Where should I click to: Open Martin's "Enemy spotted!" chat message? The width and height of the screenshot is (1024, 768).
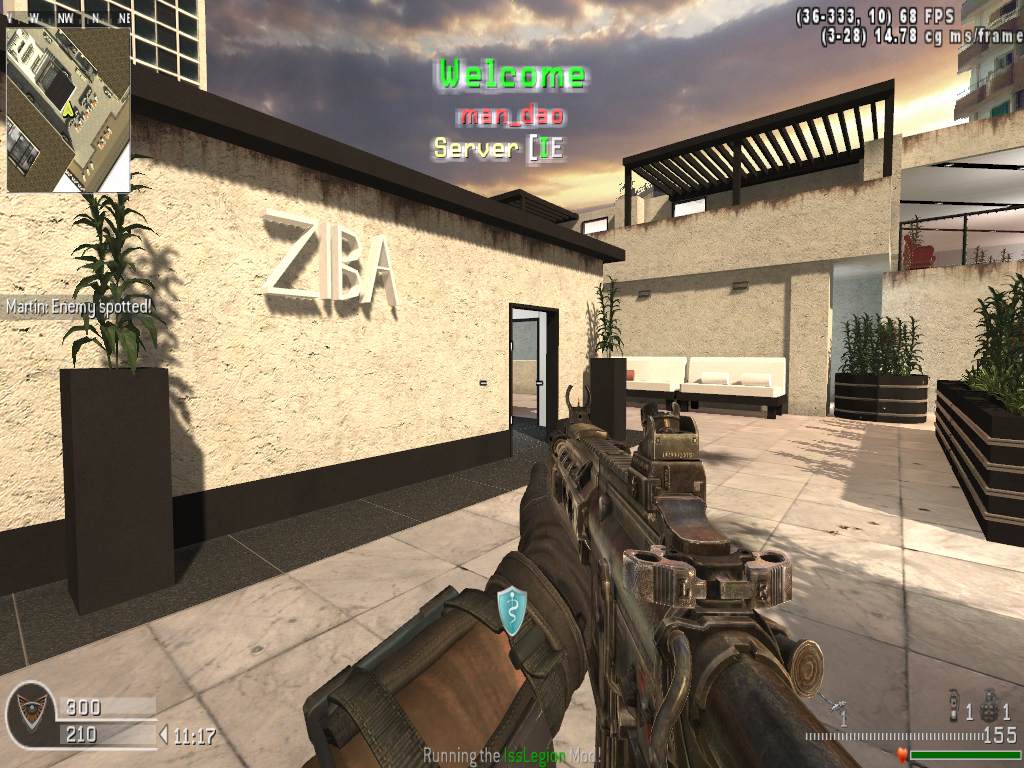point(84,306)
